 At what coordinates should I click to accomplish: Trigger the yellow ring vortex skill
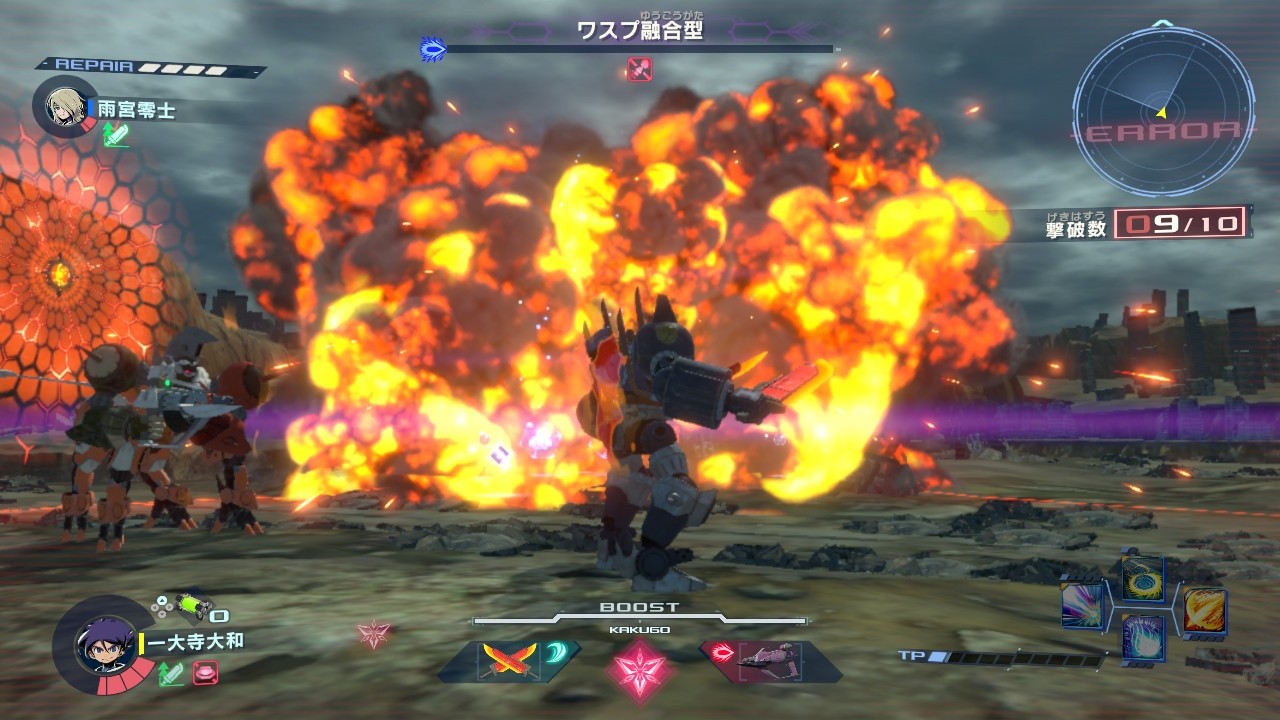click(1142, 579)
